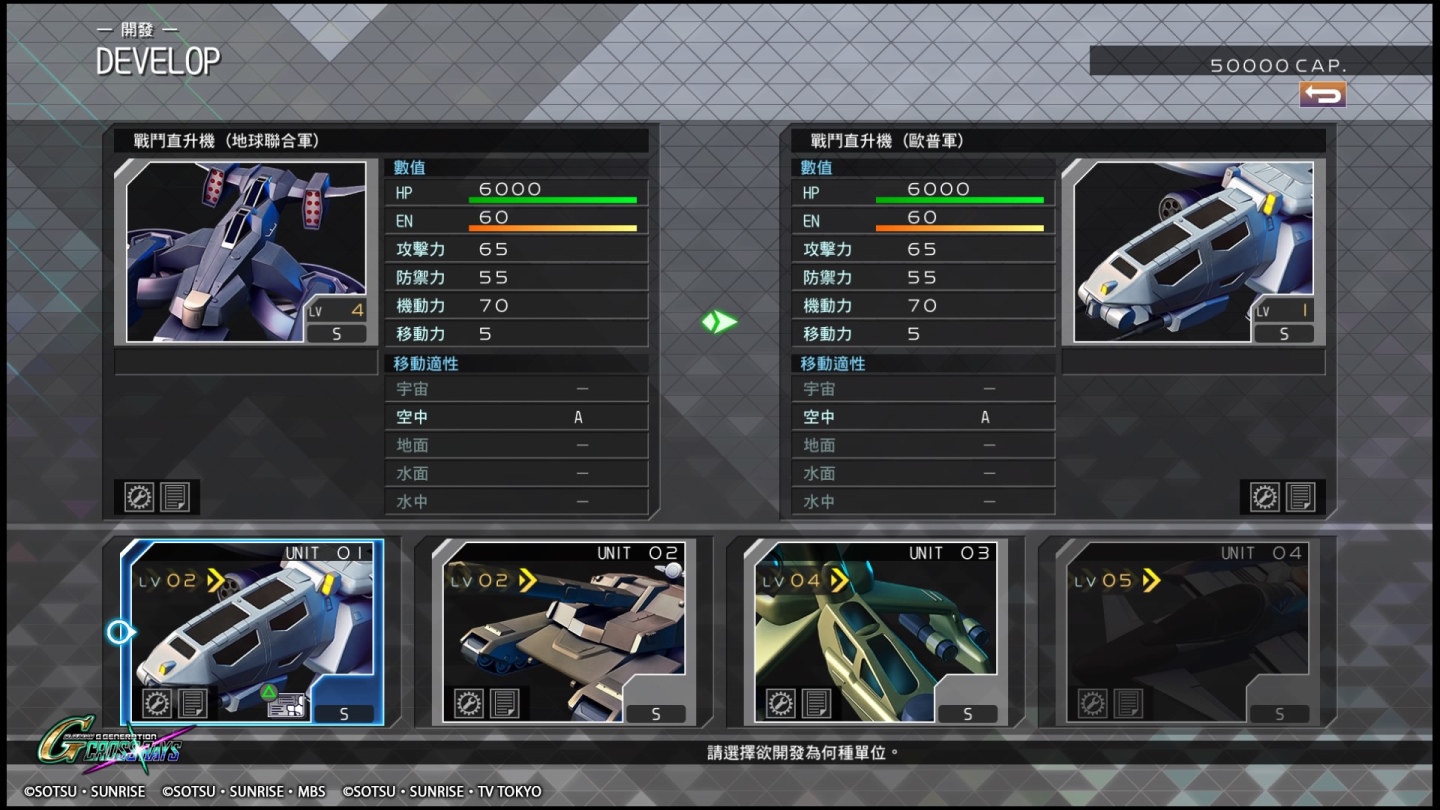Click the green development arrow between the two panels
This screenshot has width=1440, height=810.
[717, 322]
